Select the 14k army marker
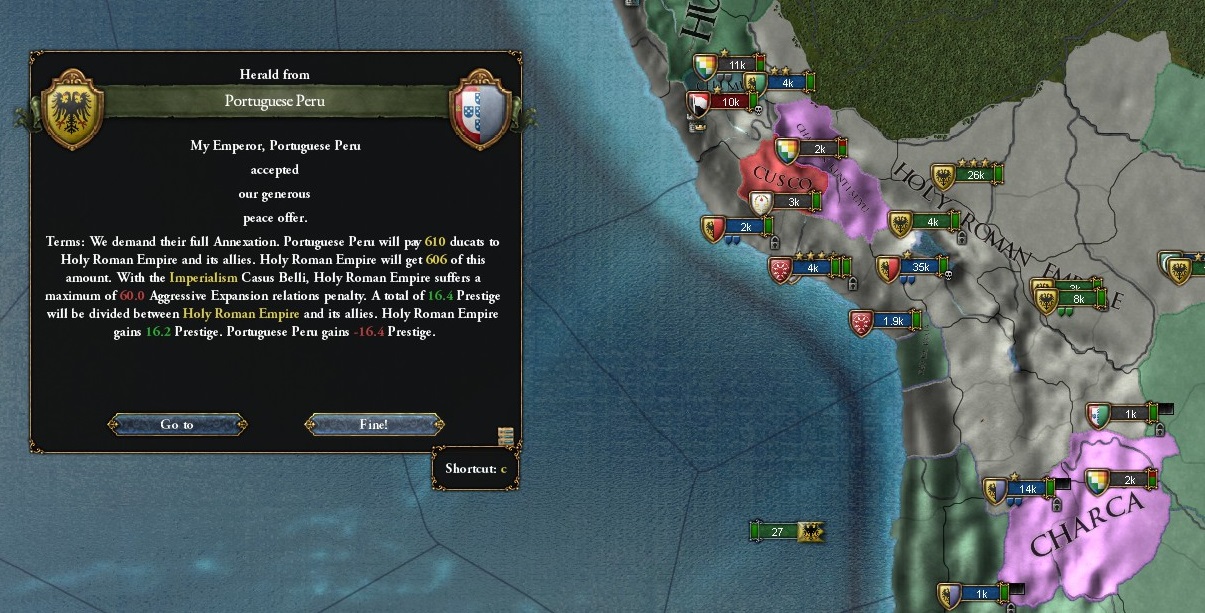The image size is (1205, 613). coord(1026,488)
